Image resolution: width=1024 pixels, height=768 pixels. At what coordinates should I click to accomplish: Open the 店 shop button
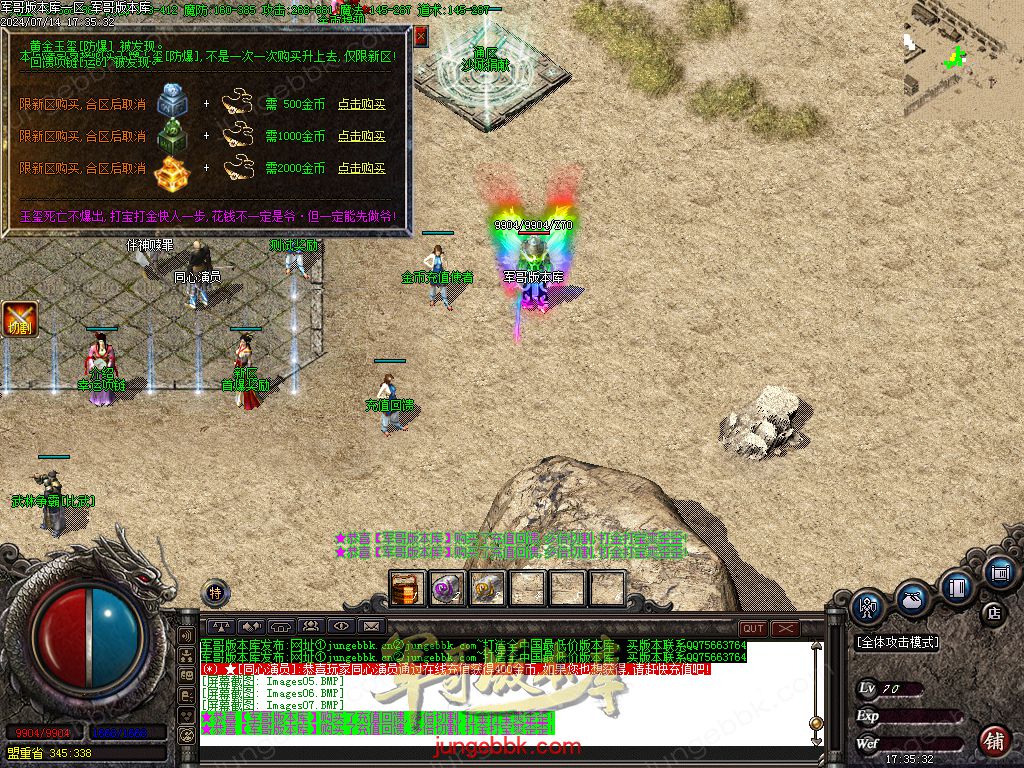993,612
